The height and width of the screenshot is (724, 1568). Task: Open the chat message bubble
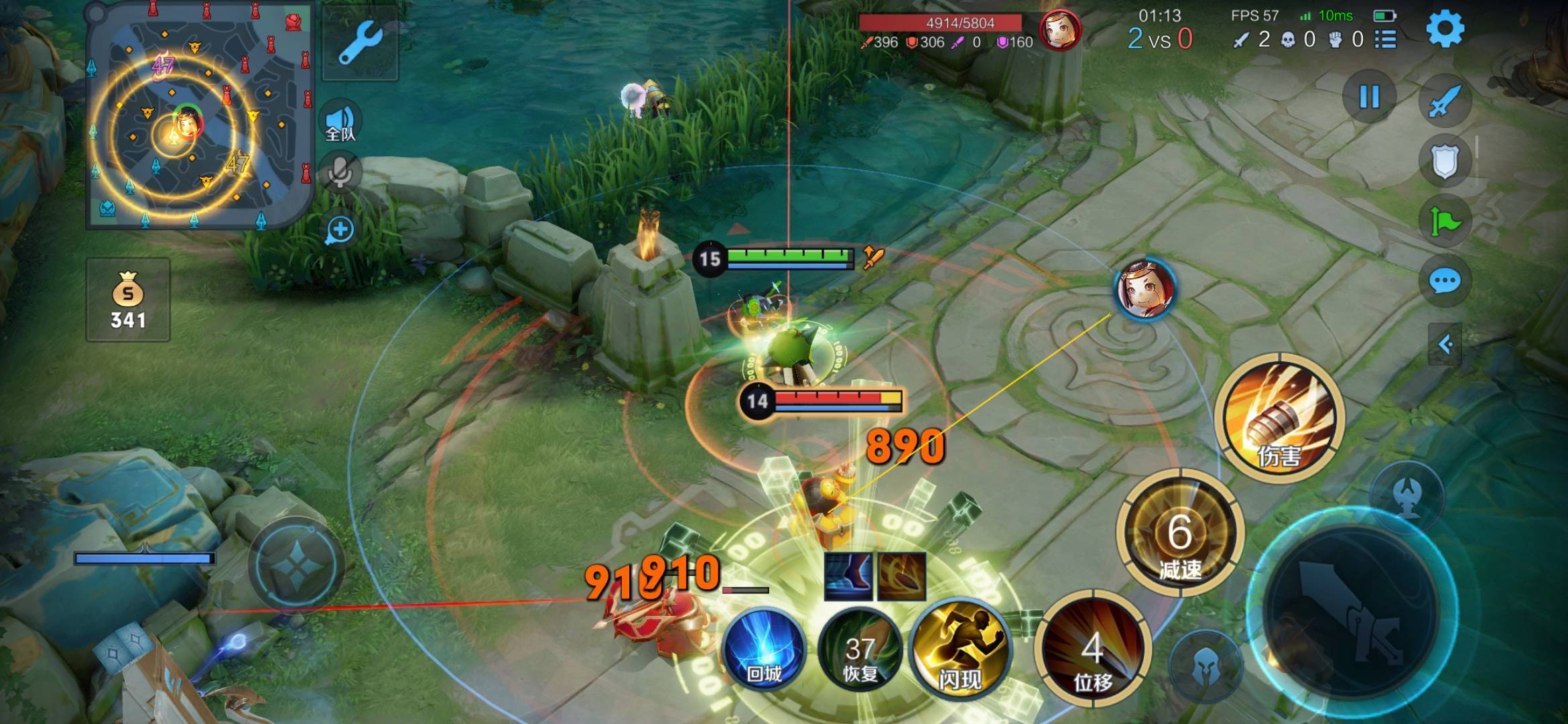pyautogui.click(x=1445, y=281)
